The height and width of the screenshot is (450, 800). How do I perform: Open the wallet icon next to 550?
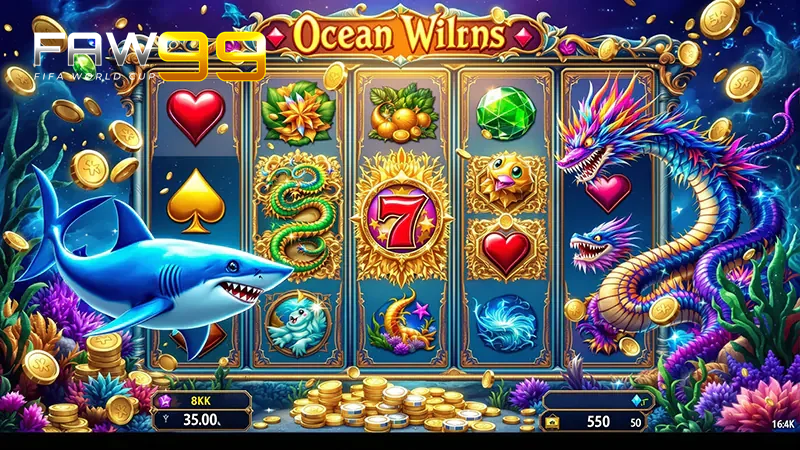point(552,423)
